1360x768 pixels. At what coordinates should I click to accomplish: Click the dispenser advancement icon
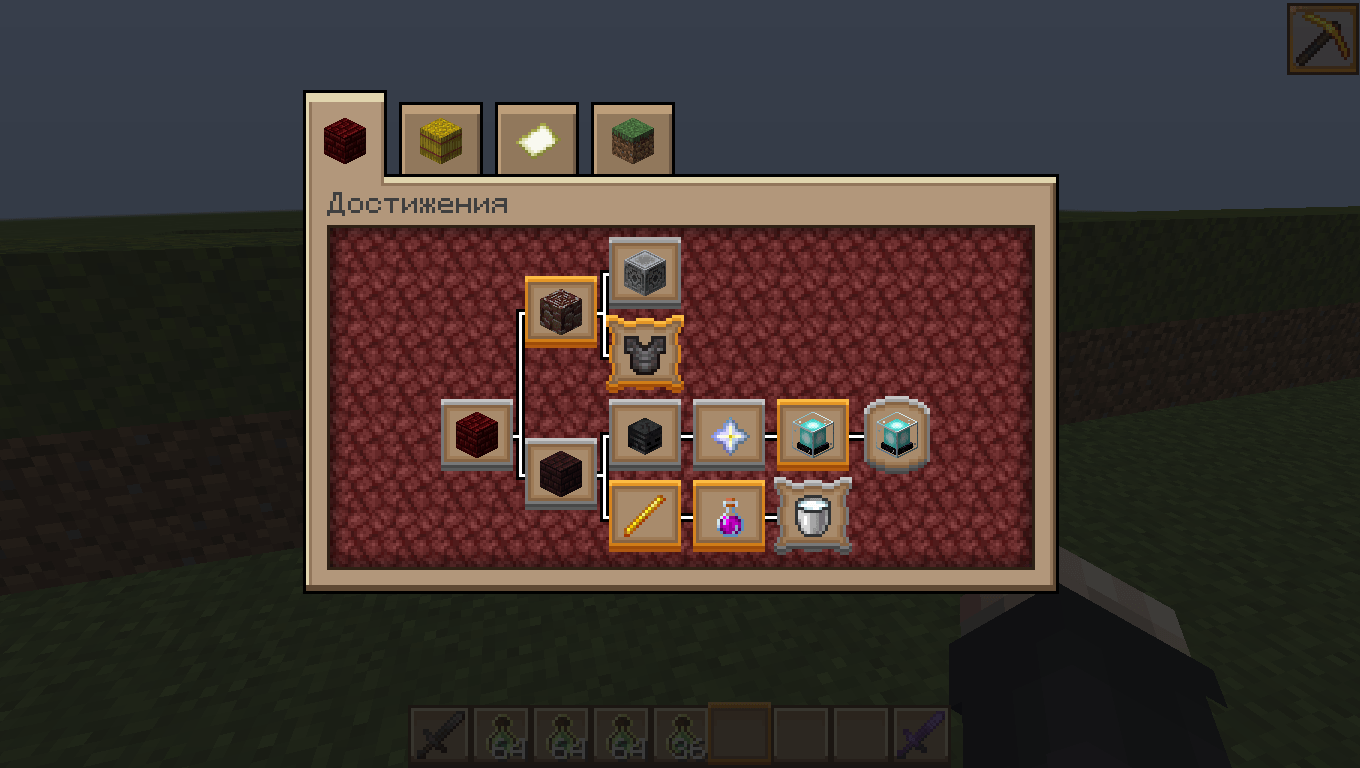coord(645,271)
